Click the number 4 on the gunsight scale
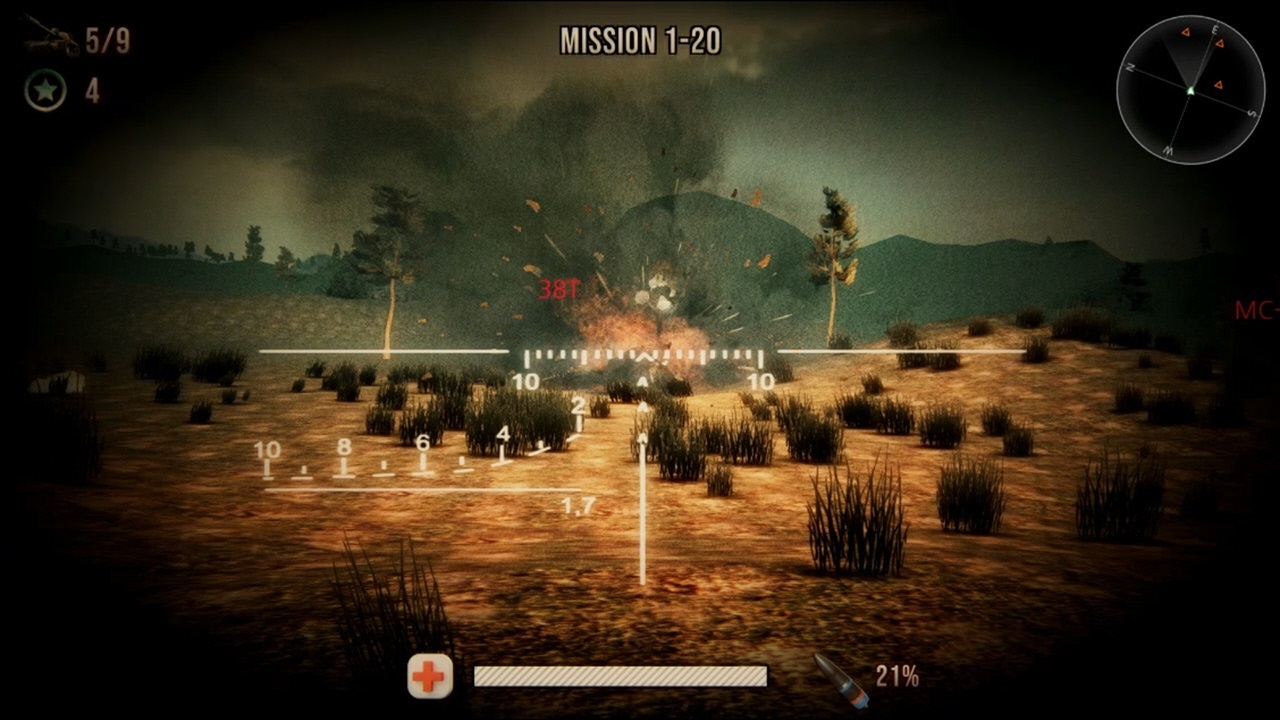 pos(503,436)
